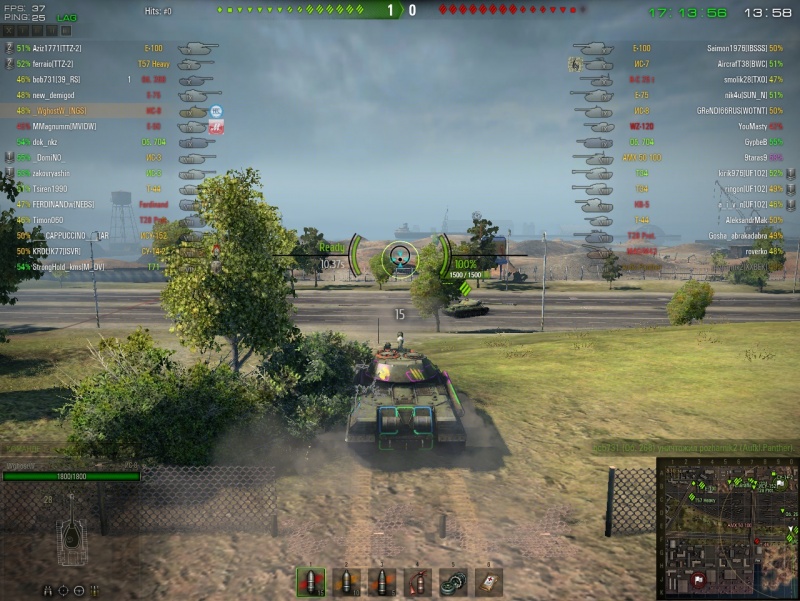Activate the repair kit consumable

click(454, 581)
